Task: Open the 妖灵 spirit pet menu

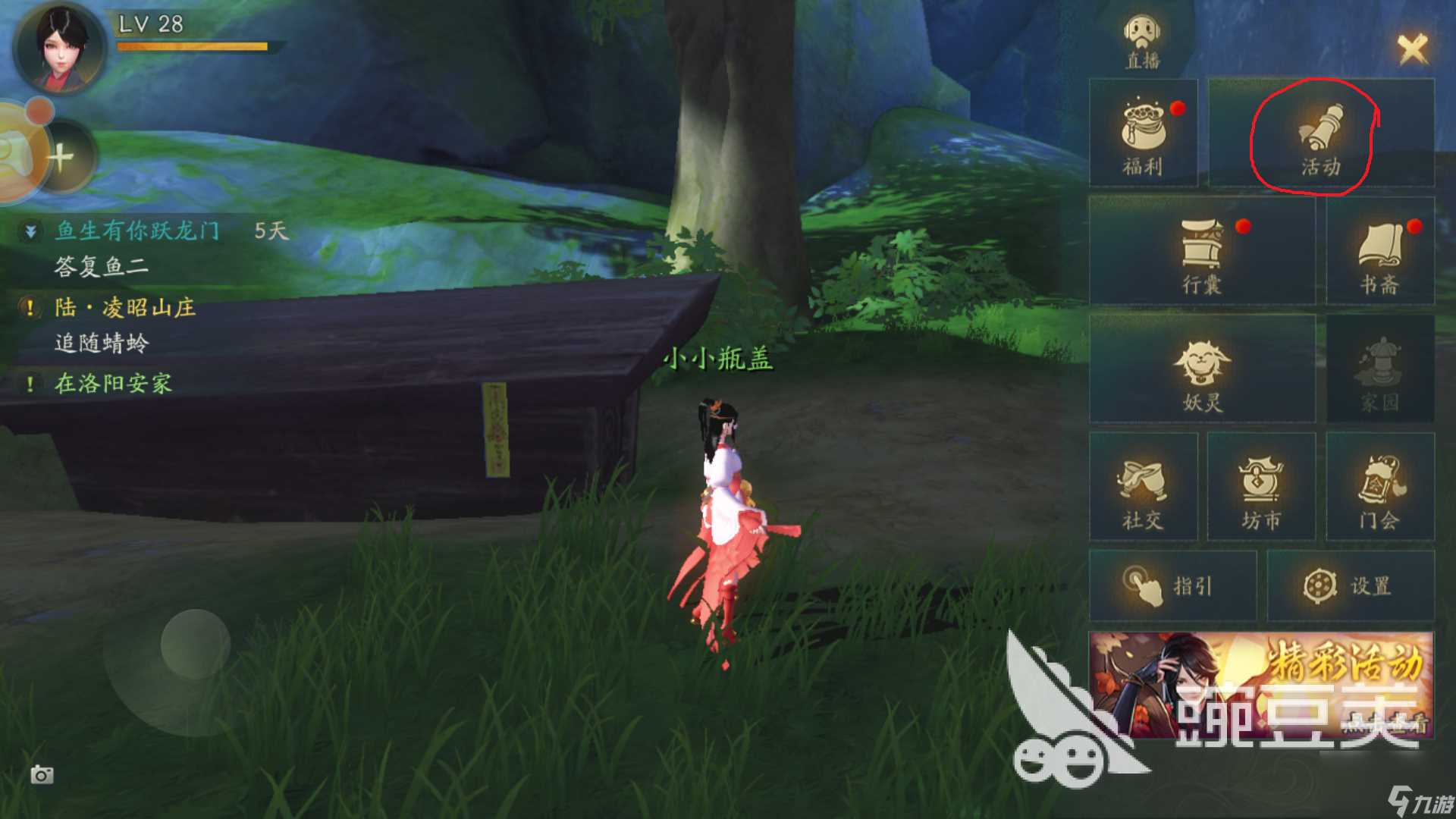Action: [x=1202, y=370]
